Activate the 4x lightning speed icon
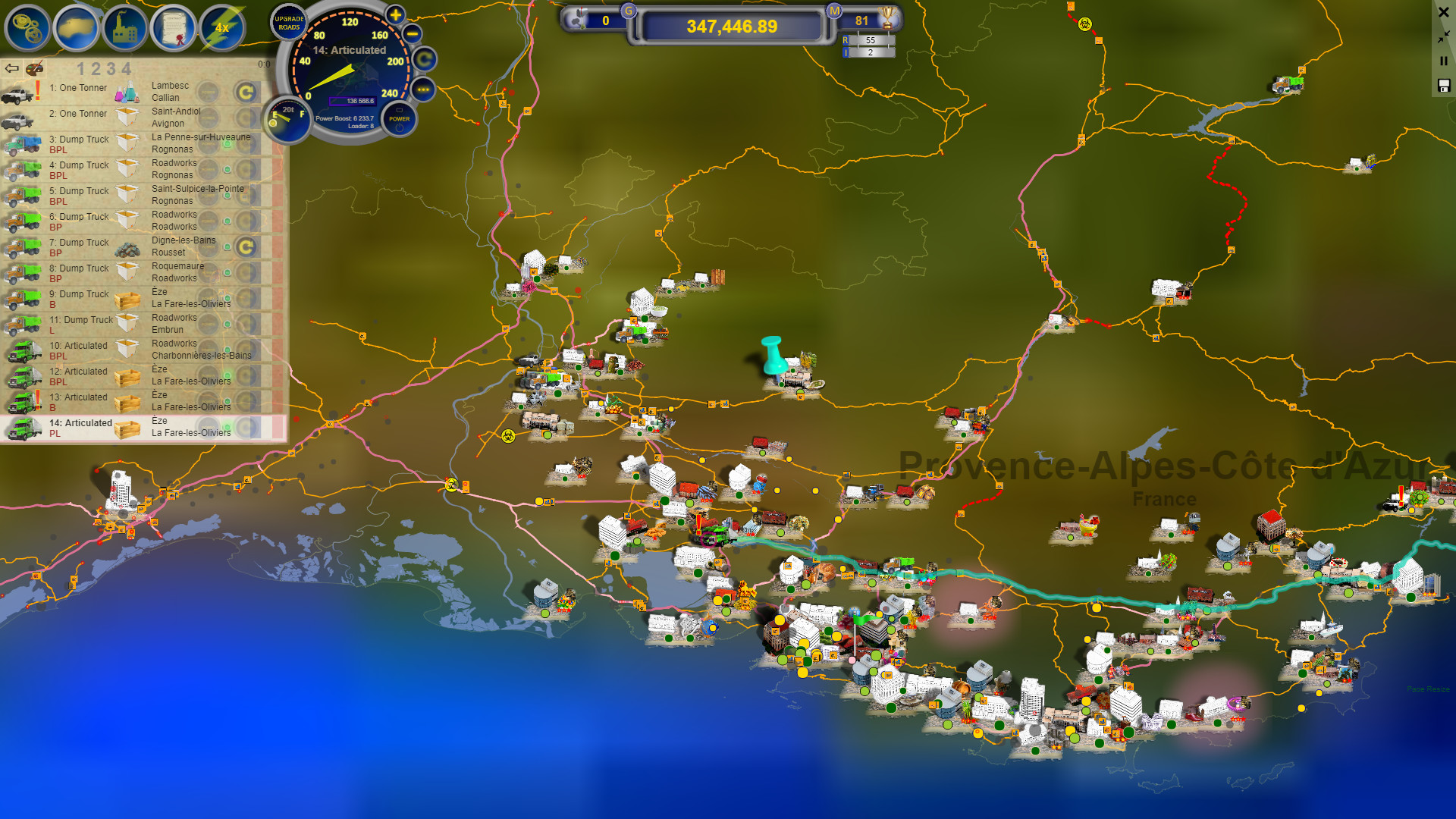The image size is (1456, 819). pyautogui.click(x=224, y=28)
